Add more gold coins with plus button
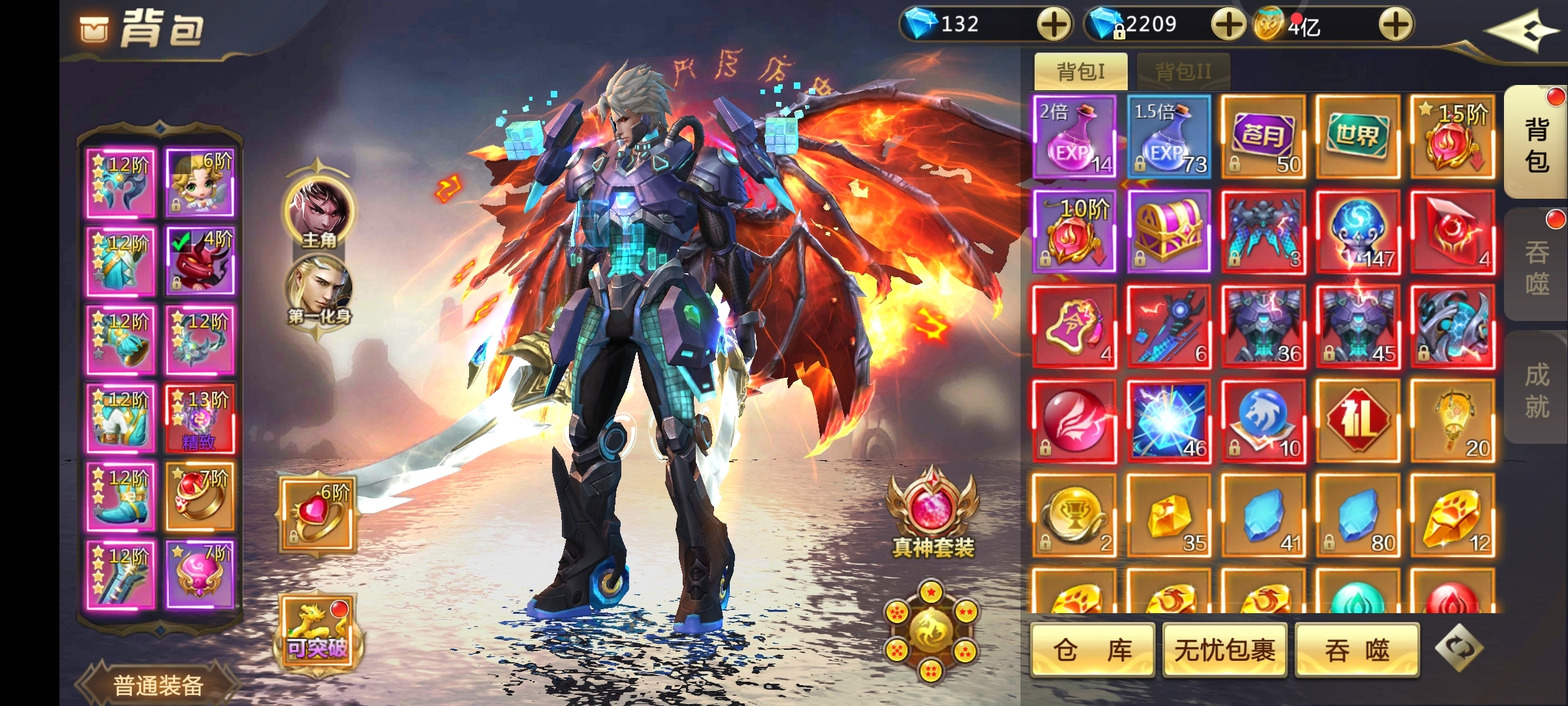Screen dimensions: 1568x706 pyautogui.click(x=1396, y=25)
